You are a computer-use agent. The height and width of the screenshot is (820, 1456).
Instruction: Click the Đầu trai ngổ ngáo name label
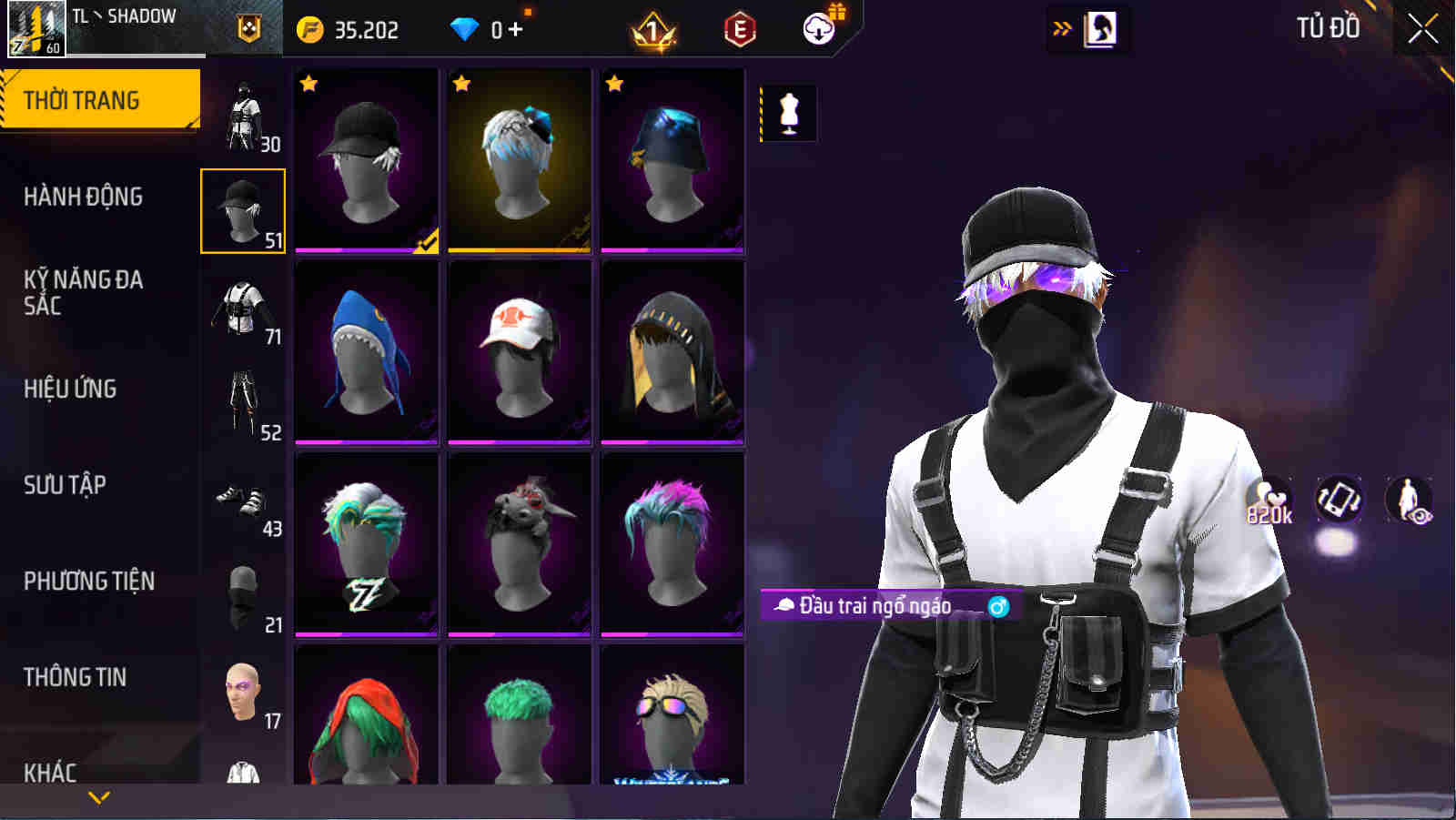pyautogui.click(x=878, y=604)
